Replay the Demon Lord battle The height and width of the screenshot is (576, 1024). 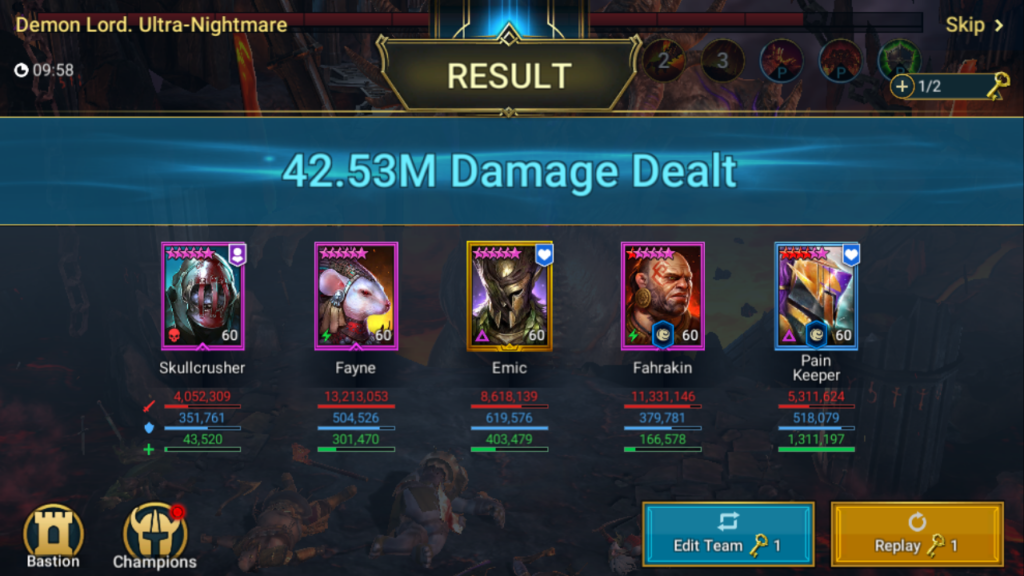coord(916,534)
